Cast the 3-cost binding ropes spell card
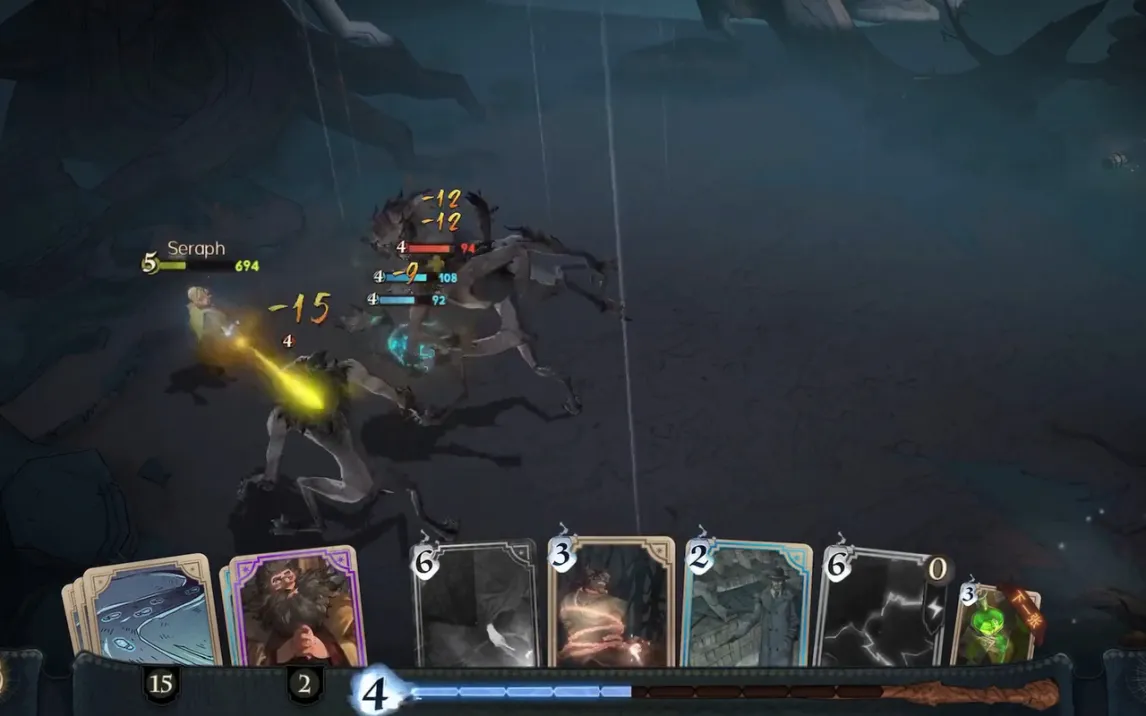The height and width of the screenshot is (716, 1146). 611,603
